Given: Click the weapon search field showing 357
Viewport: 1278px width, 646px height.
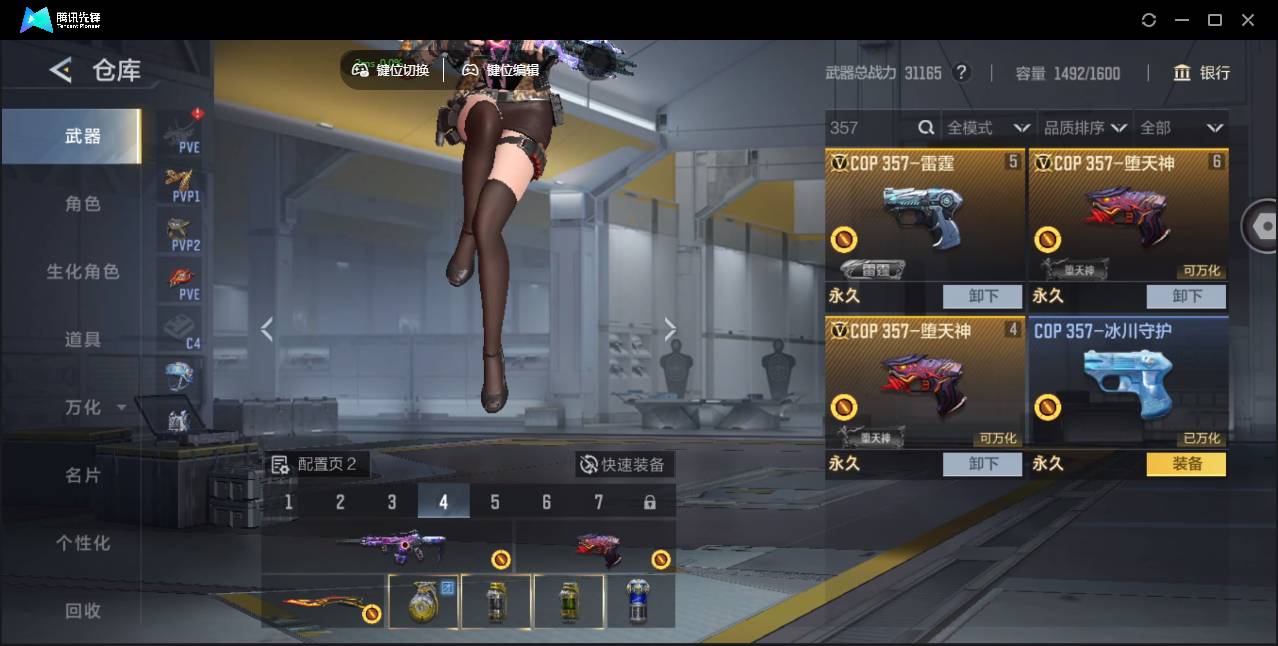Looking at the screenshot, I should click(x=870, y=128).
